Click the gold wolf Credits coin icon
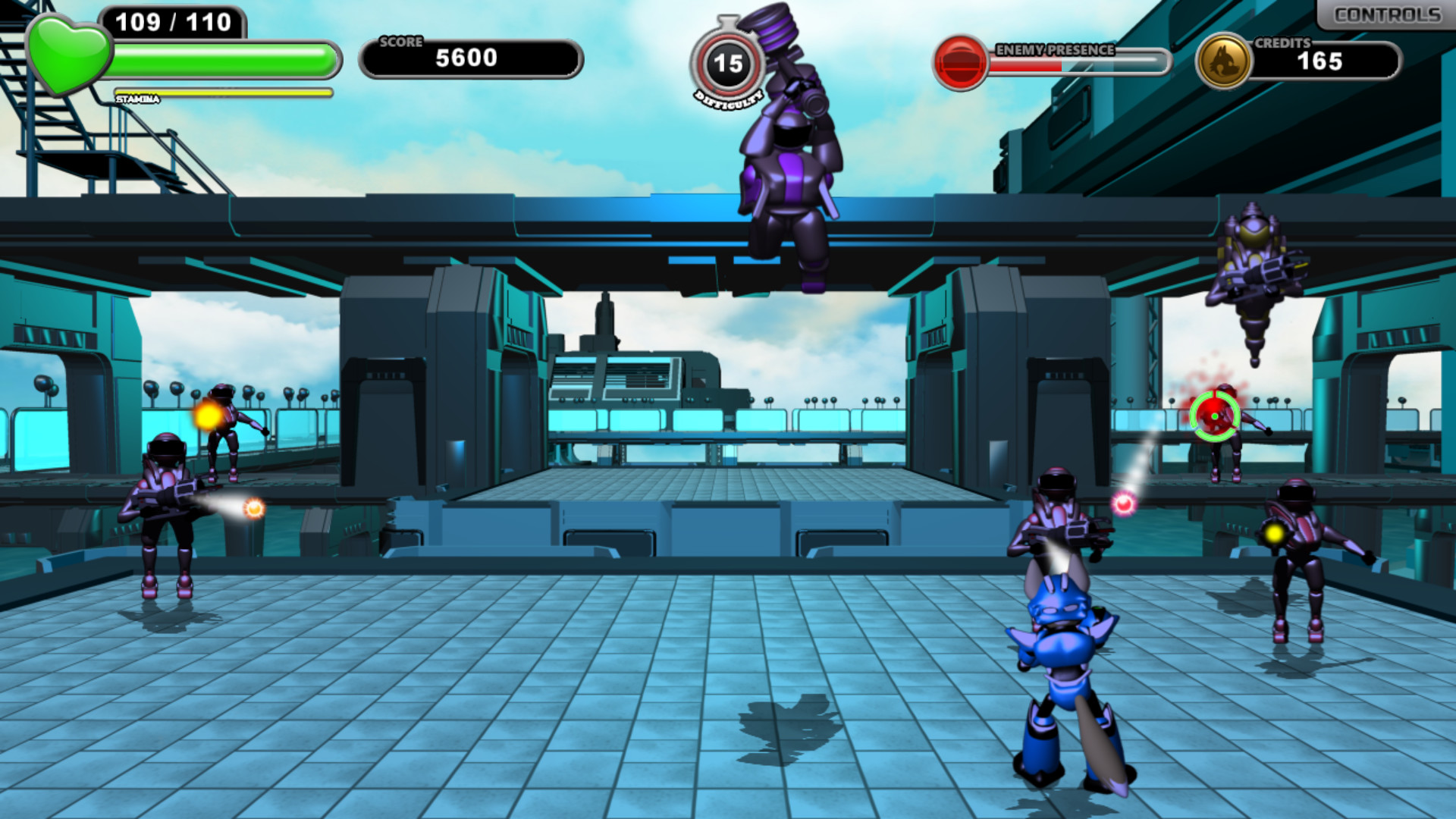Image resolution: width=1456 pixels, height=819 pixels. tap(1224, 57)
